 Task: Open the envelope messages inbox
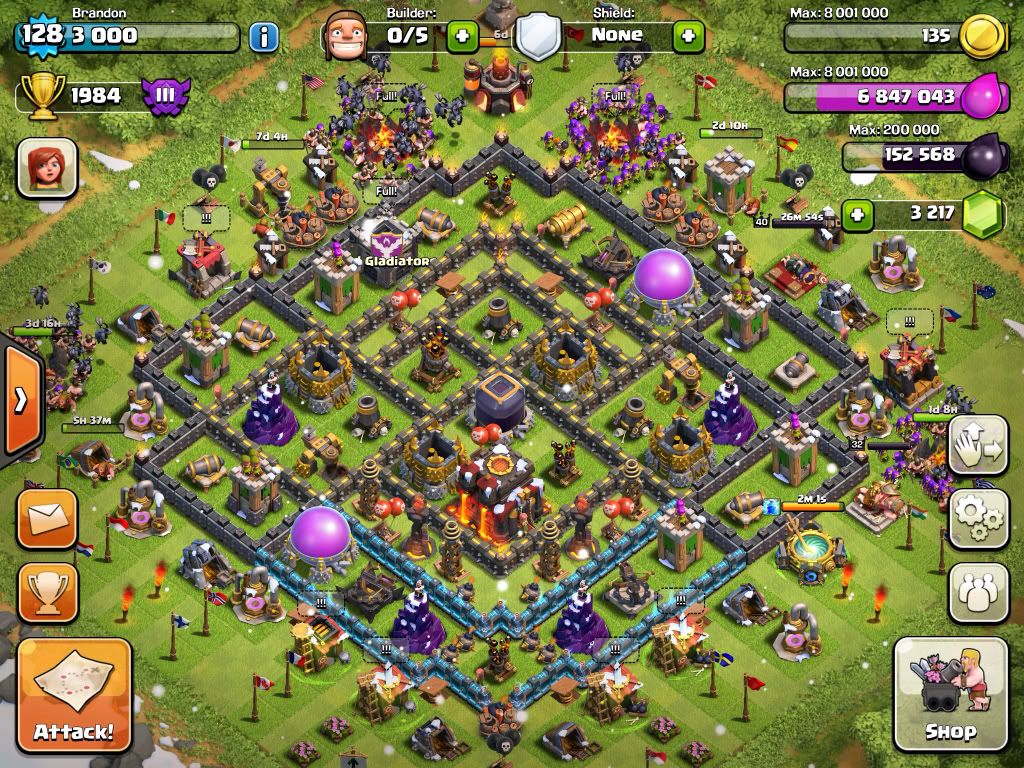(47, 520)
